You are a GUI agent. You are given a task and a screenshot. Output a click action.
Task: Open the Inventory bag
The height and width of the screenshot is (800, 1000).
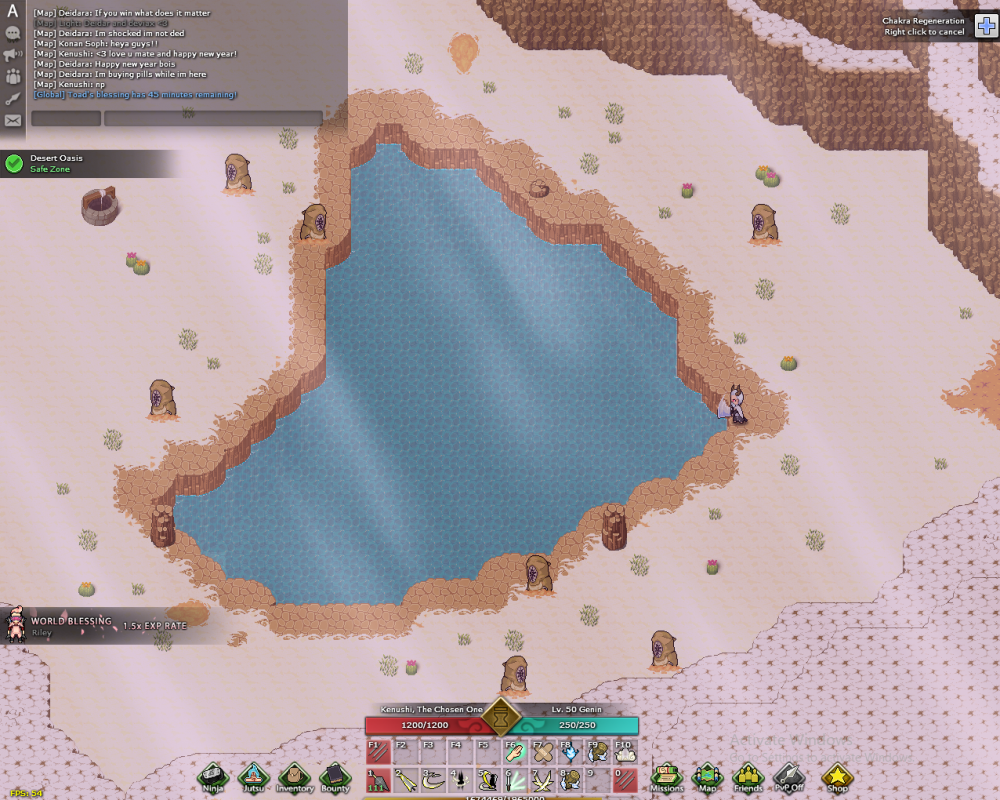pos(294,776)
